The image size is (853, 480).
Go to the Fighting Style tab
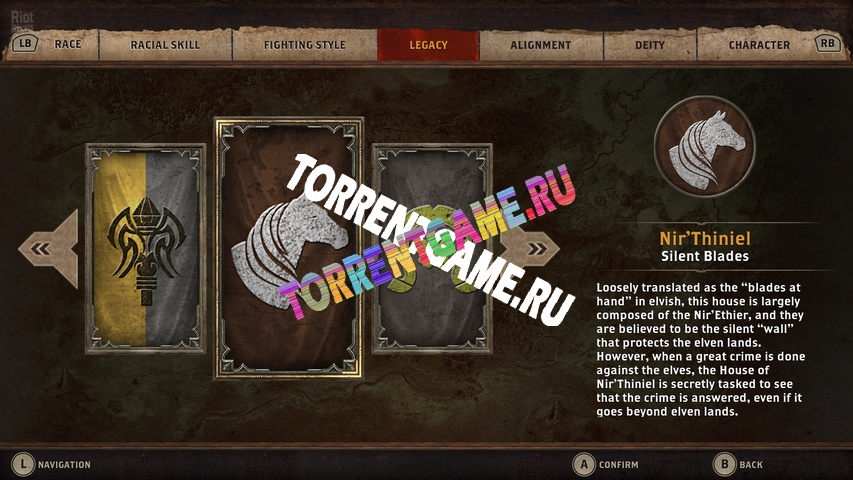pos(304,45)
